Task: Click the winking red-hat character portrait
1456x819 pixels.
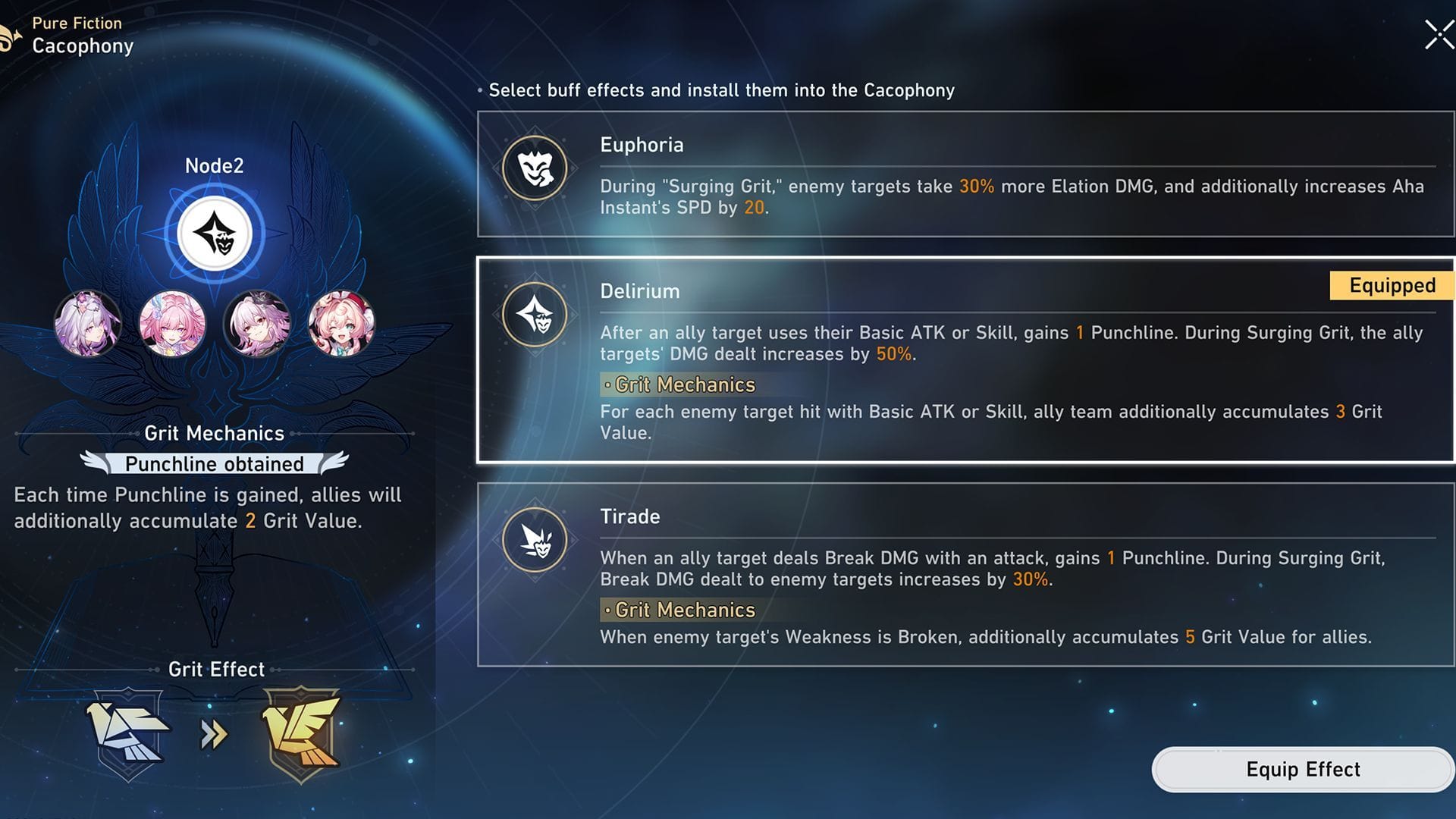Action: pos(342,324)
